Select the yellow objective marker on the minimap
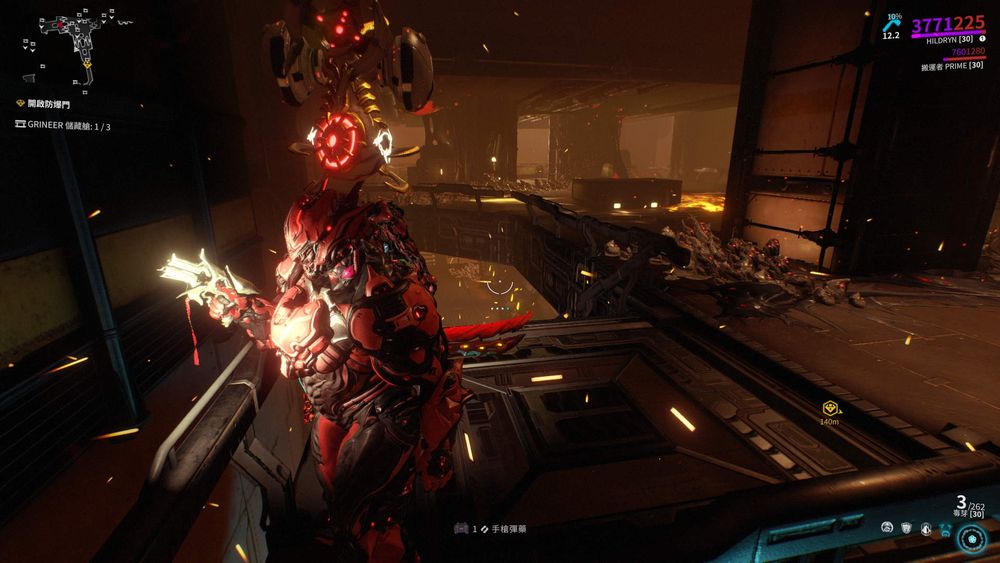1000x563 pixels. tap(88, 63)
